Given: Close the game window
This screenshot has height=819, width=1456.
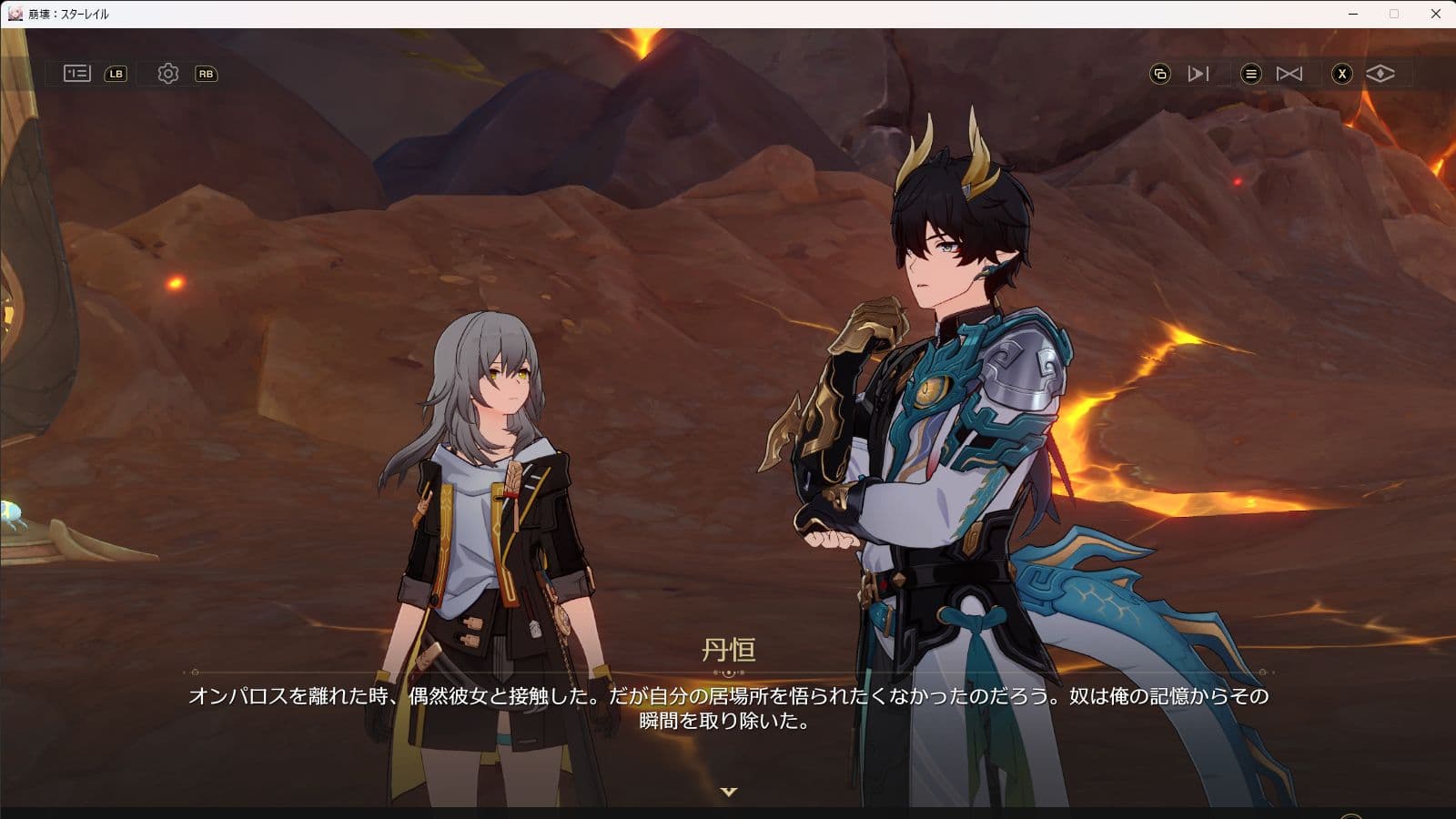Looking at the screenshot, I should tap(1436, 14).
